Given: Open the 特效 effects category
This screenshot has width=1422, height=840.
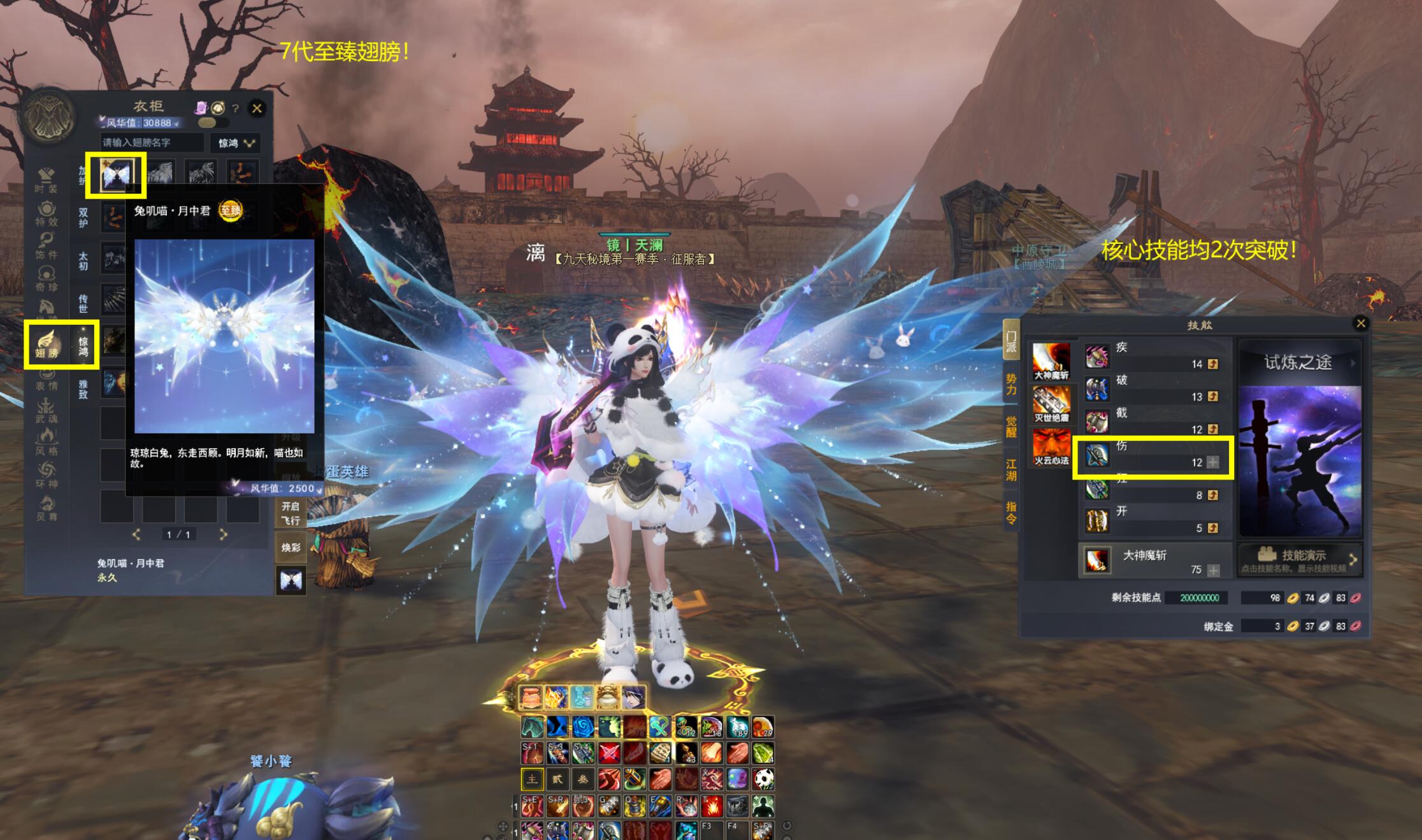Looking at the screenshot, I should pos(46,213).
